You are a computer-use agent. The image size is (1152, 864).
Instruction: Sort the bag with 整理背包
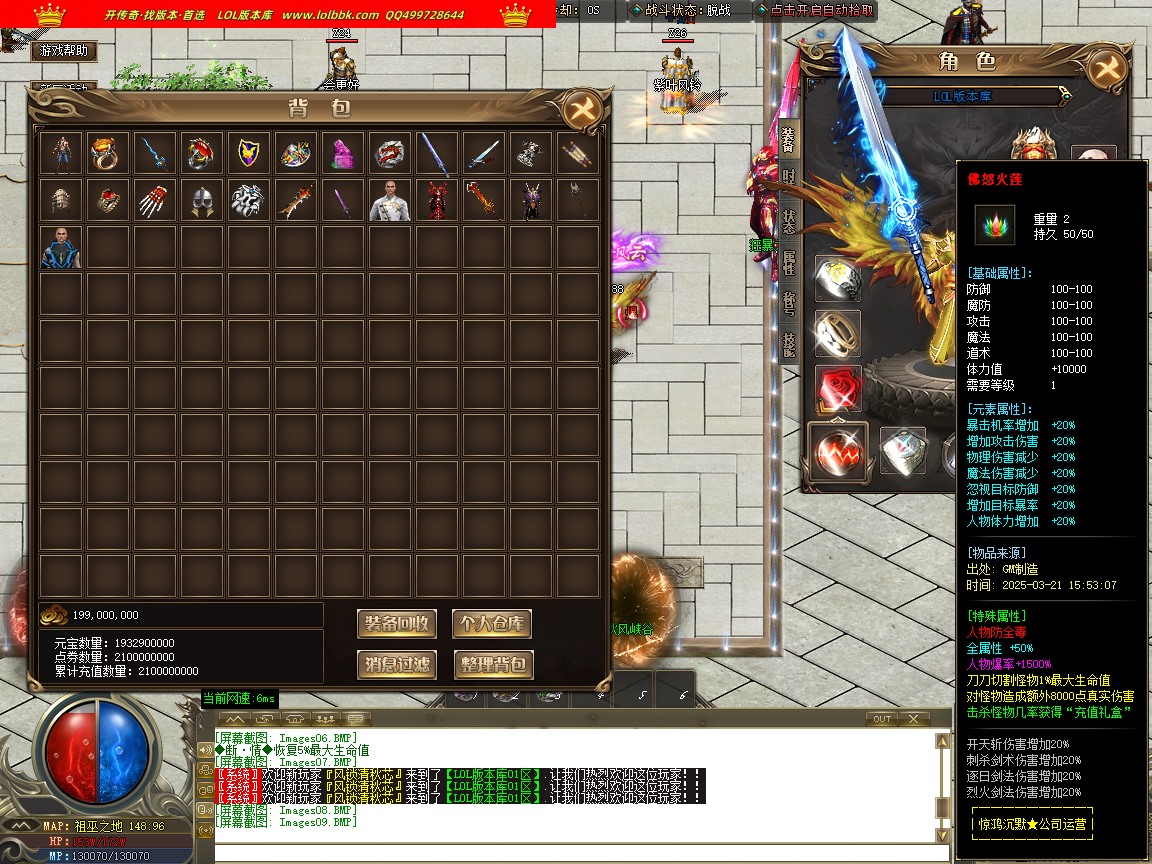491,664
